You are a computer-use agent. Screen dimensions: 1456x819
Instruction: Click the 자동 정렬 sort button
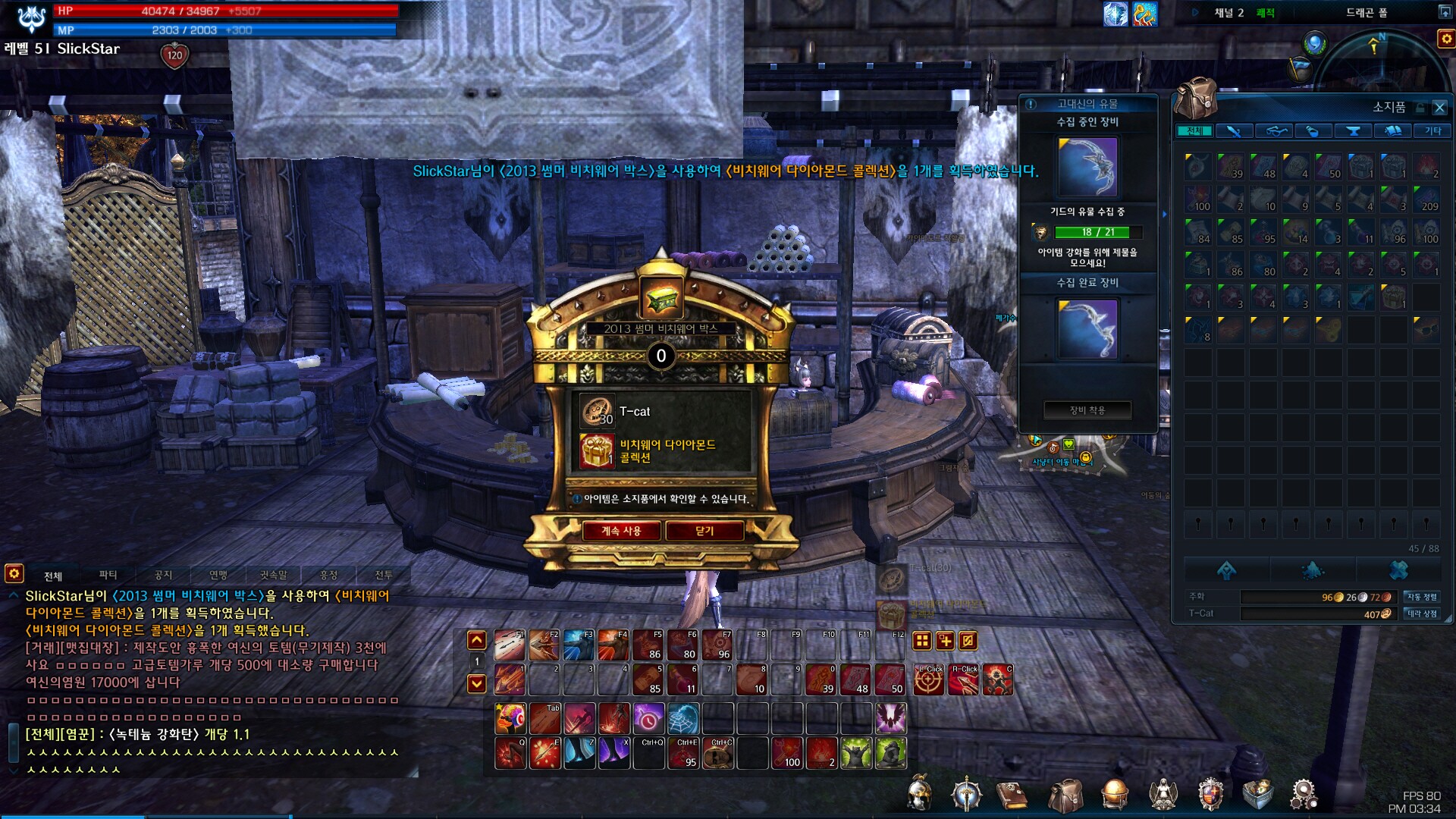point(1421,597)
